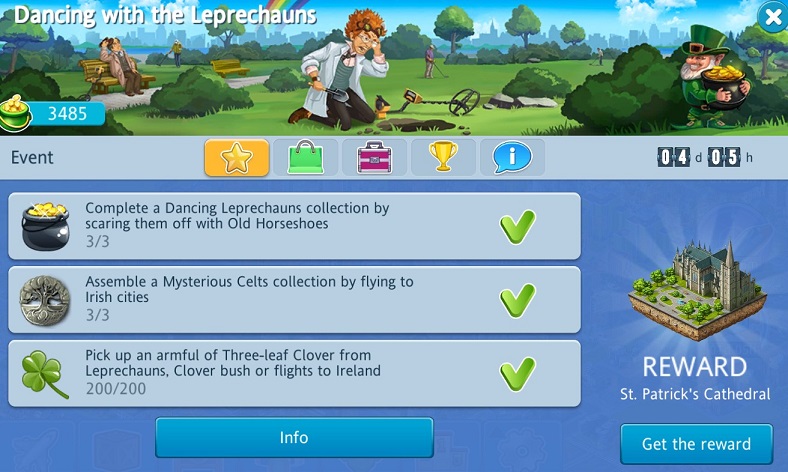Show the gold trophy tab
Image resolution: width=788 pixels, height=472 pixels.
click(443, 158)
